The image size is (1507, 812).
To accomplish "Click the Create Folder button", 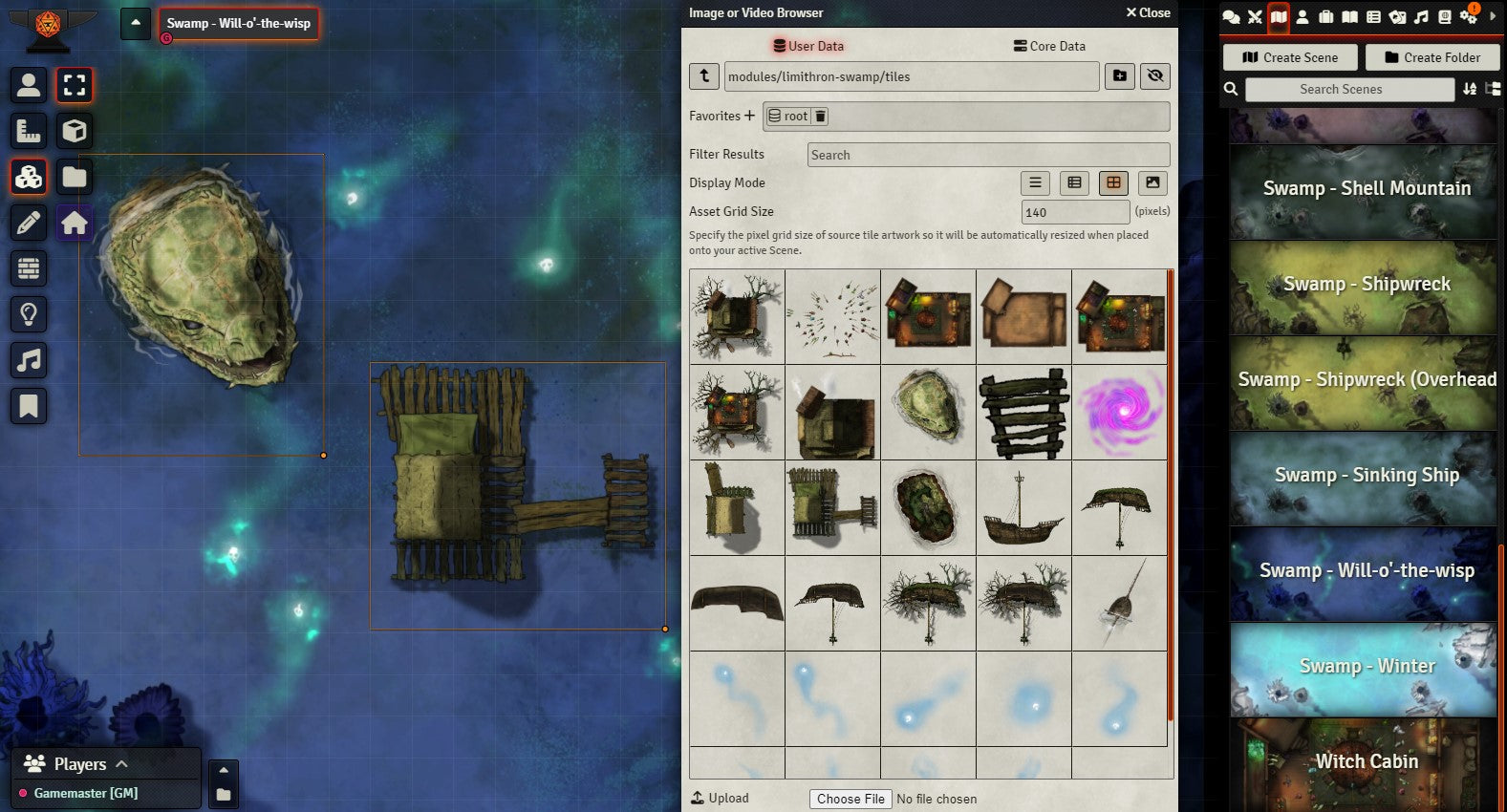I will point(1432,57).
